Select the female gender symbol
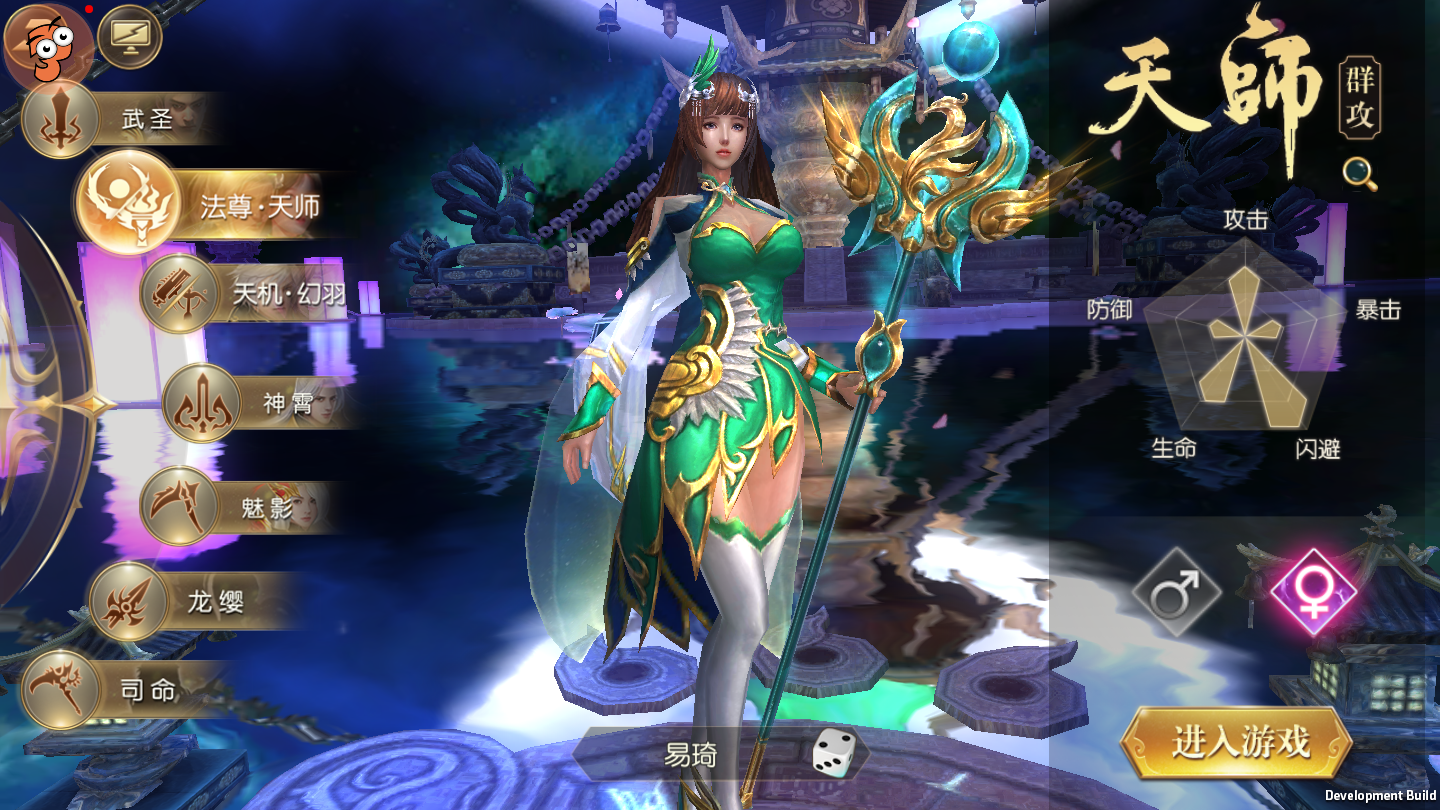Screen dimensions: 1440x810 [x=1314, y=592]
